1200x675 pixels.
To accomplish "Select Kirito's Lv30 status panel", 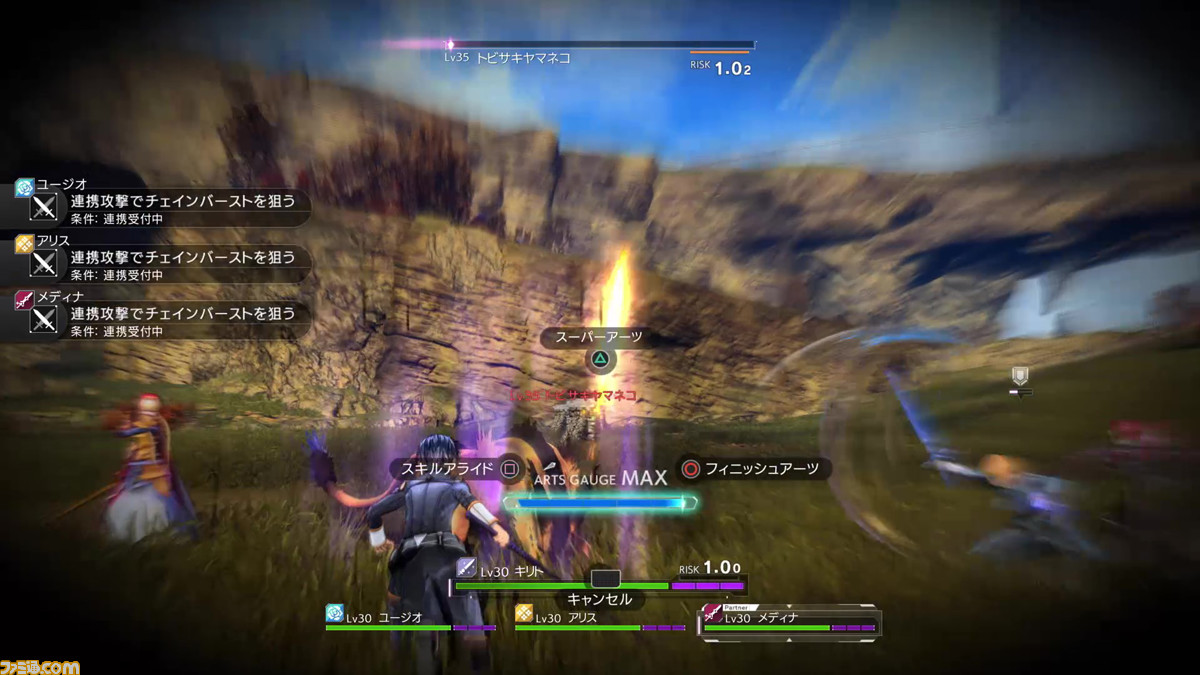I will 600,575.
